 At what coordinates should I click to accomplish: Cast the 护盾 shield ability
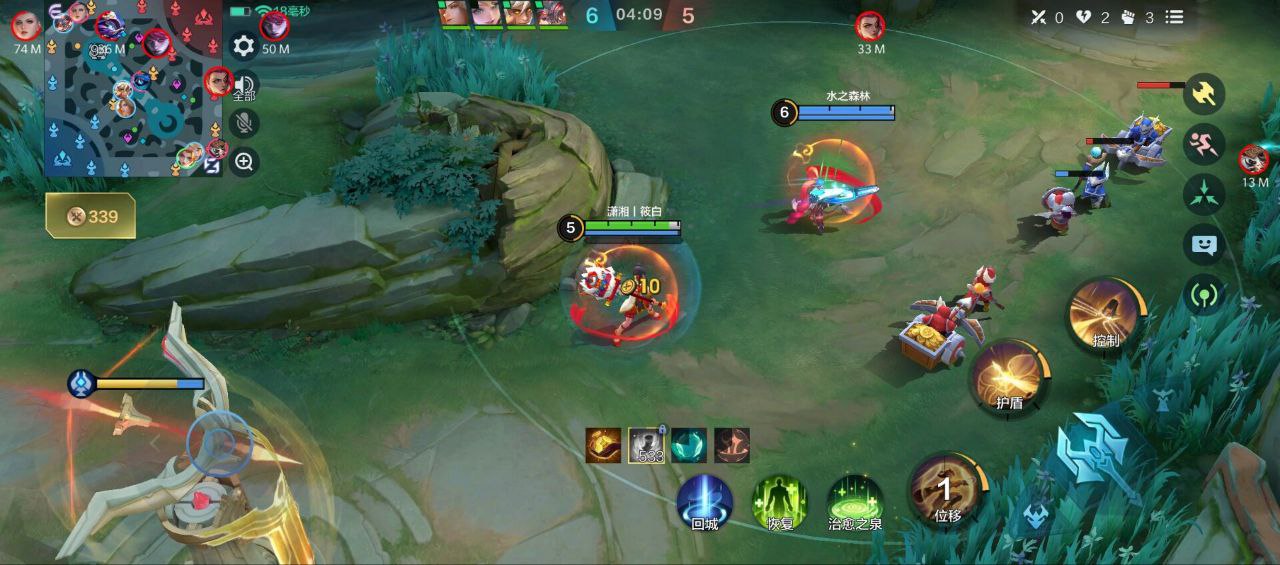tap(1008, 379)
